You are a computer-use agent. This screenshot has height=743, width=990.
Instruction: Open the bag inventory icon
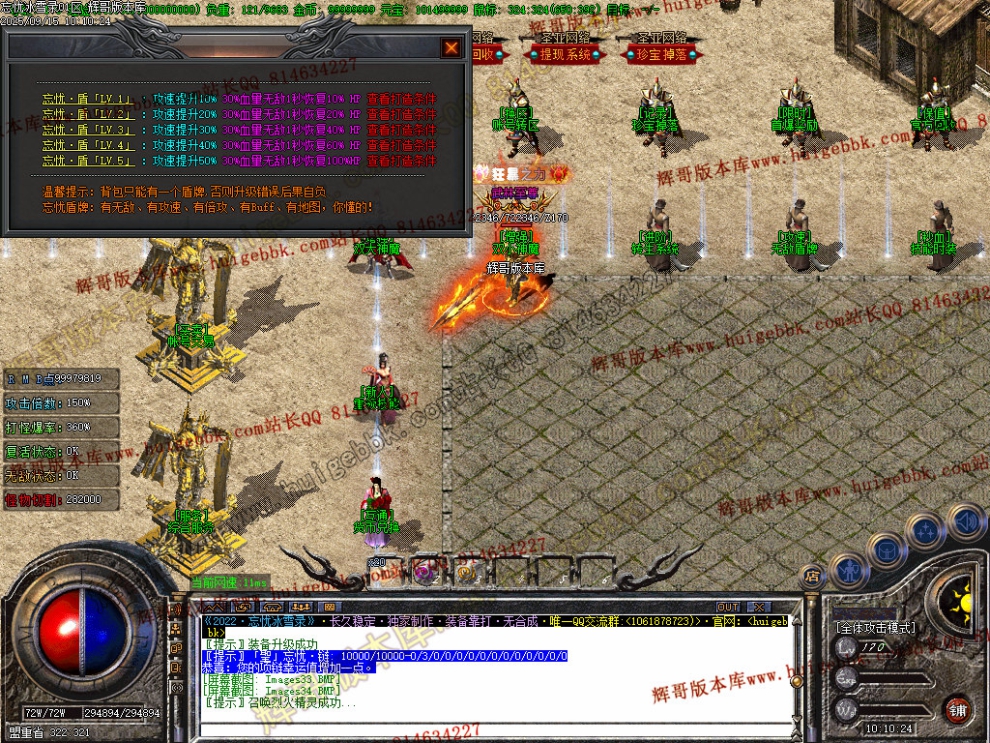click(x=886, y=549)
